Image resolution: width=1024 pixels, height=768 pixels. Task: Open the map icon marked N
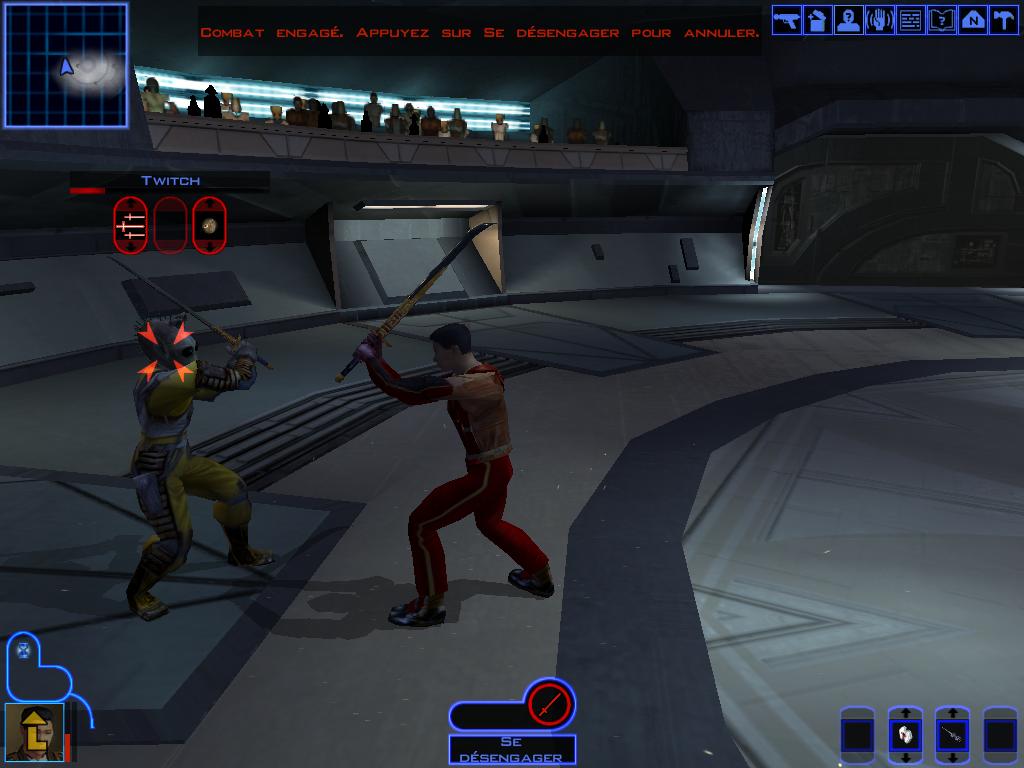click(972, 20)
